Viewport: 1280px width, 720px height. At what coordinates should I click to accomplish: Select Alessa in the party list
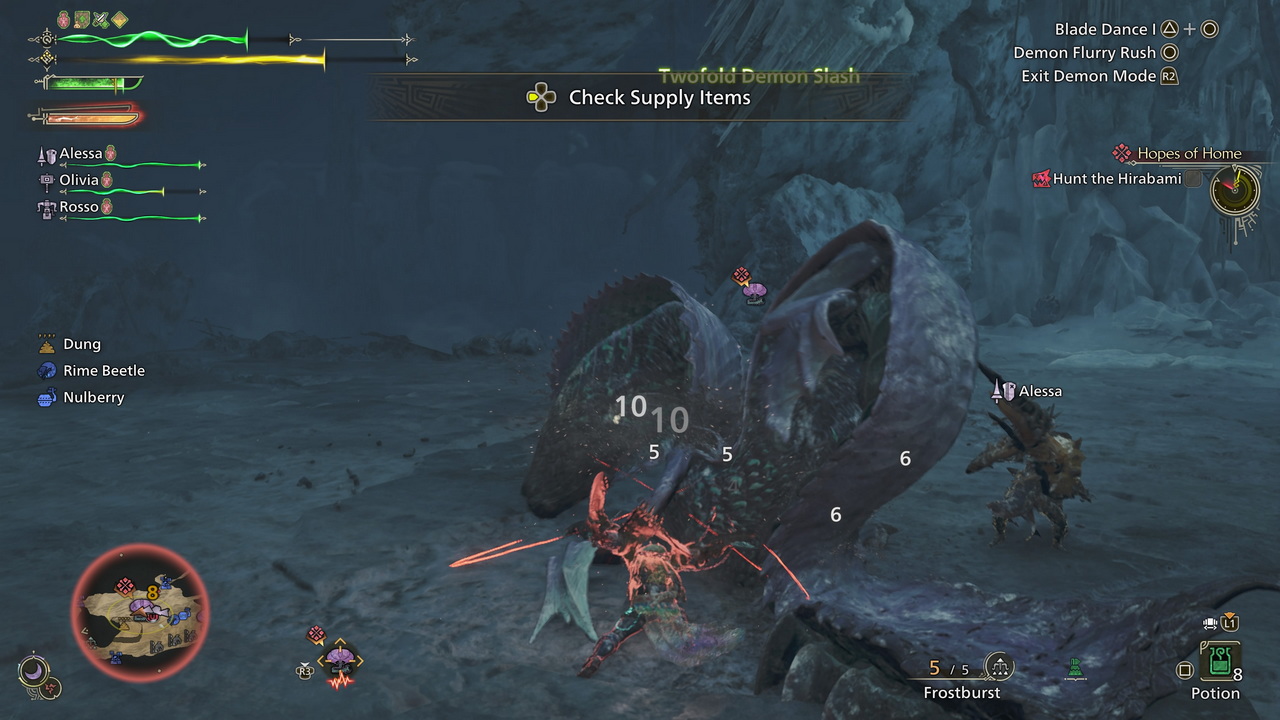pyautogui.click(x=81, y=154)
